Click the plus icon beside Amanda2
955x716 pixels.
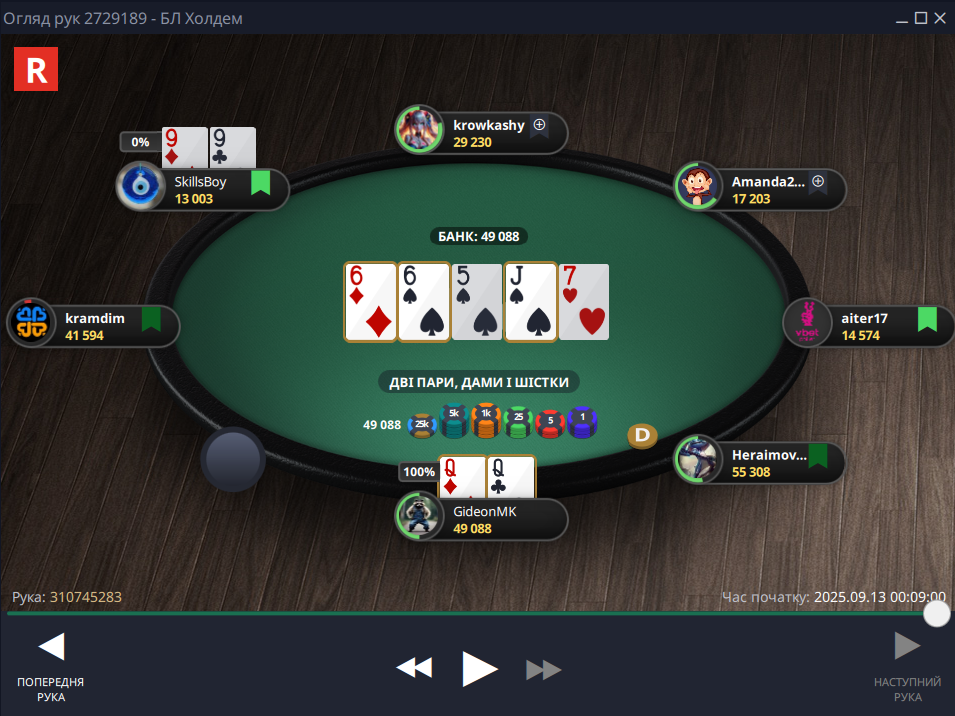click(x=817, y=182)
